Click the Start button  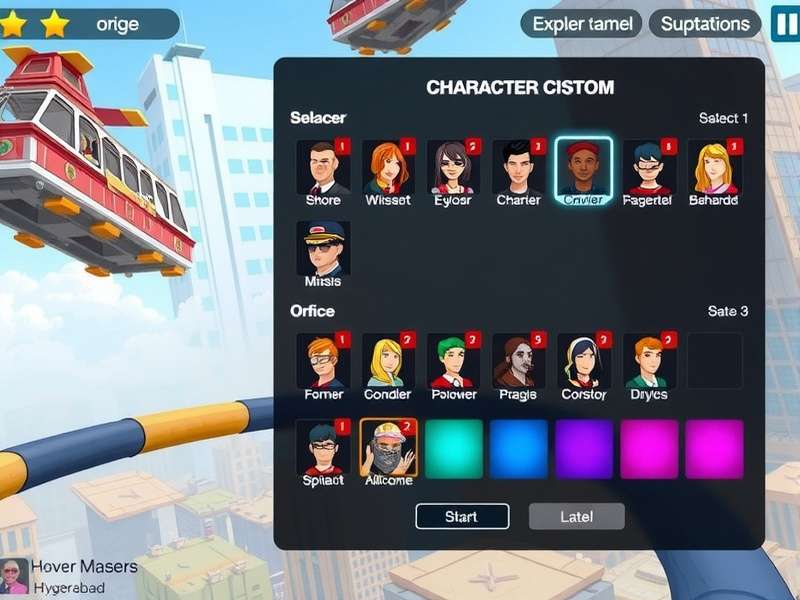point(462,516)
